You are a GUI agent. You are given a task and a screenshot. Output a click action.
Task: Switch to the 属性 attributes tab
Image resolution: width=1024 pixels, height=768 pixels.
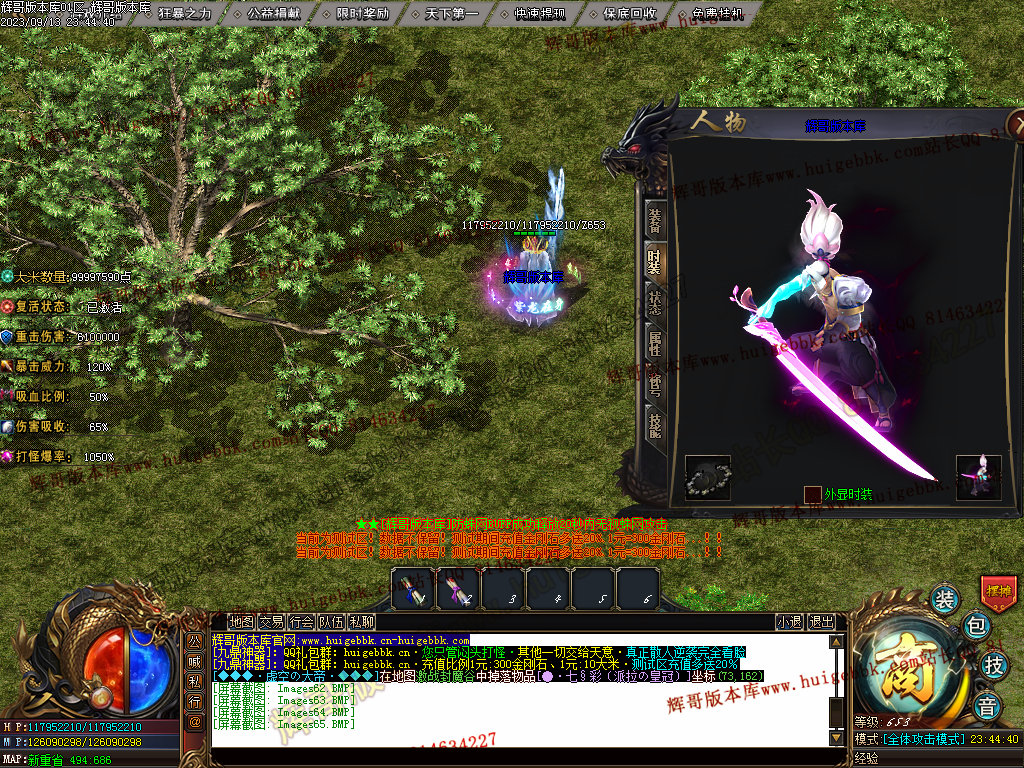(x=654, y=345)
